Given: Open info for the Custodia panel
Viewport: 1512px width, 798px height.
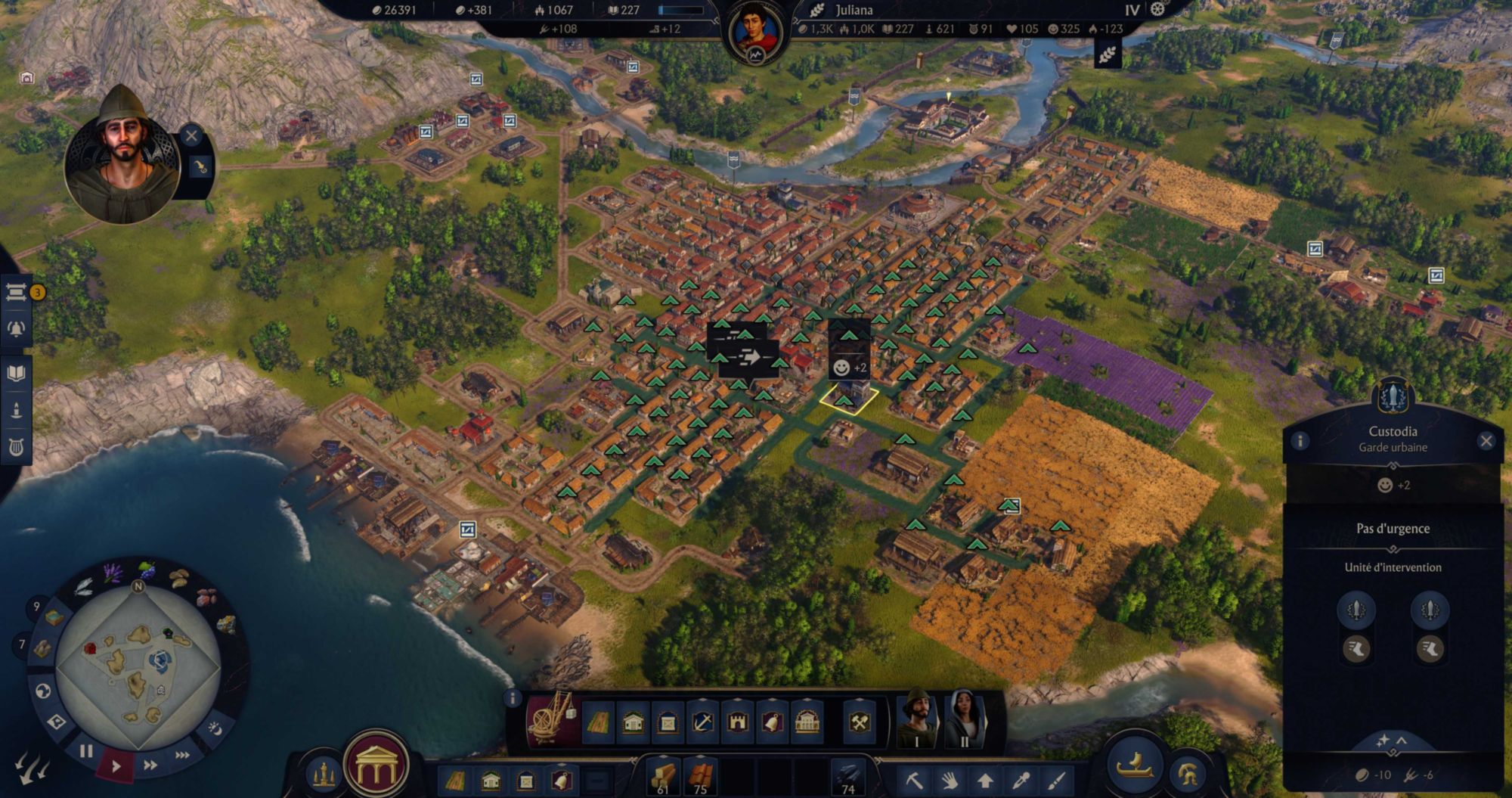Looking at the screenshot, I should [1300, 441].
